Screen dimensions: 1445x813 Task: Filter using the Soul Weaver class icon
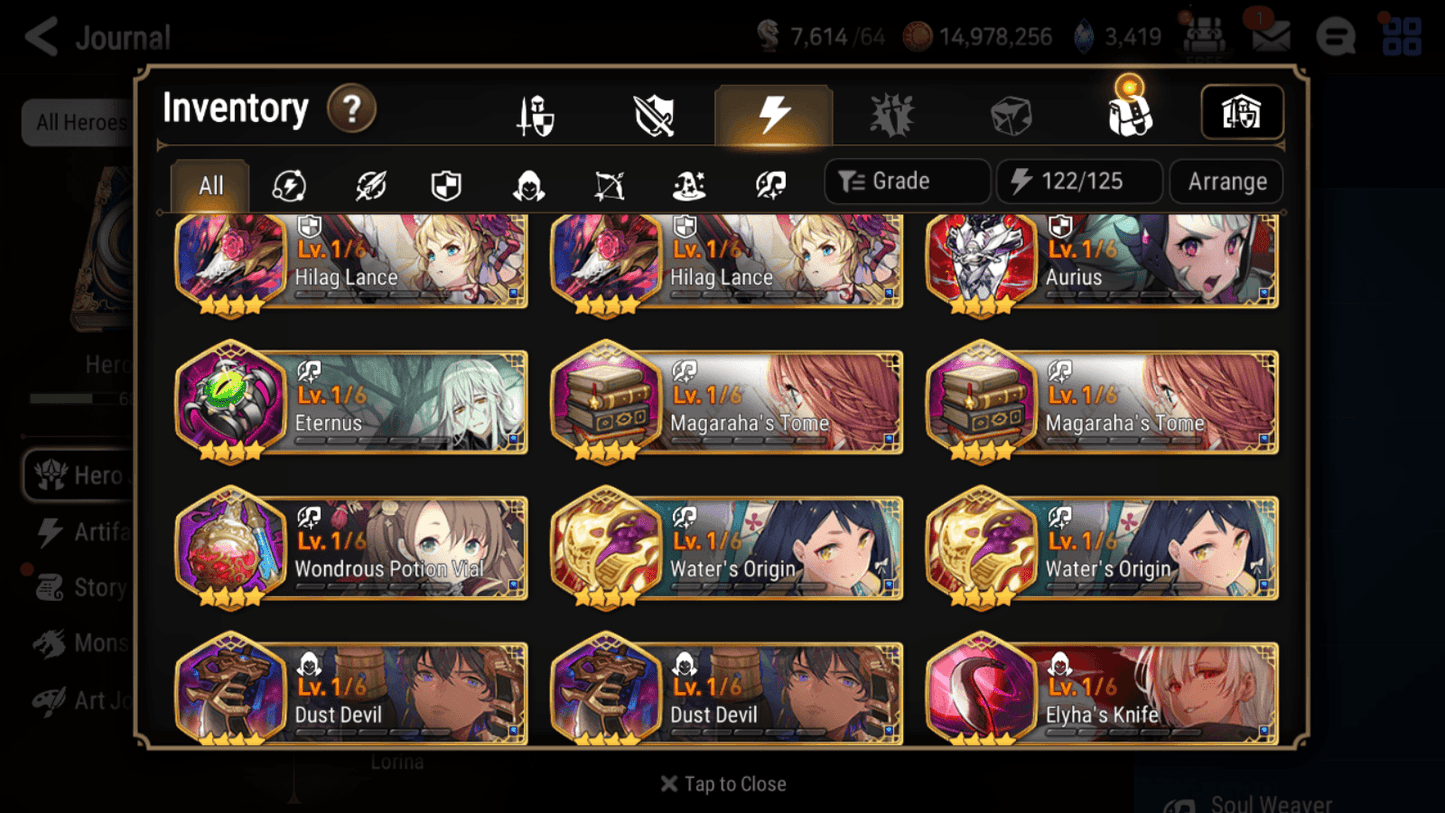(770, 182)
